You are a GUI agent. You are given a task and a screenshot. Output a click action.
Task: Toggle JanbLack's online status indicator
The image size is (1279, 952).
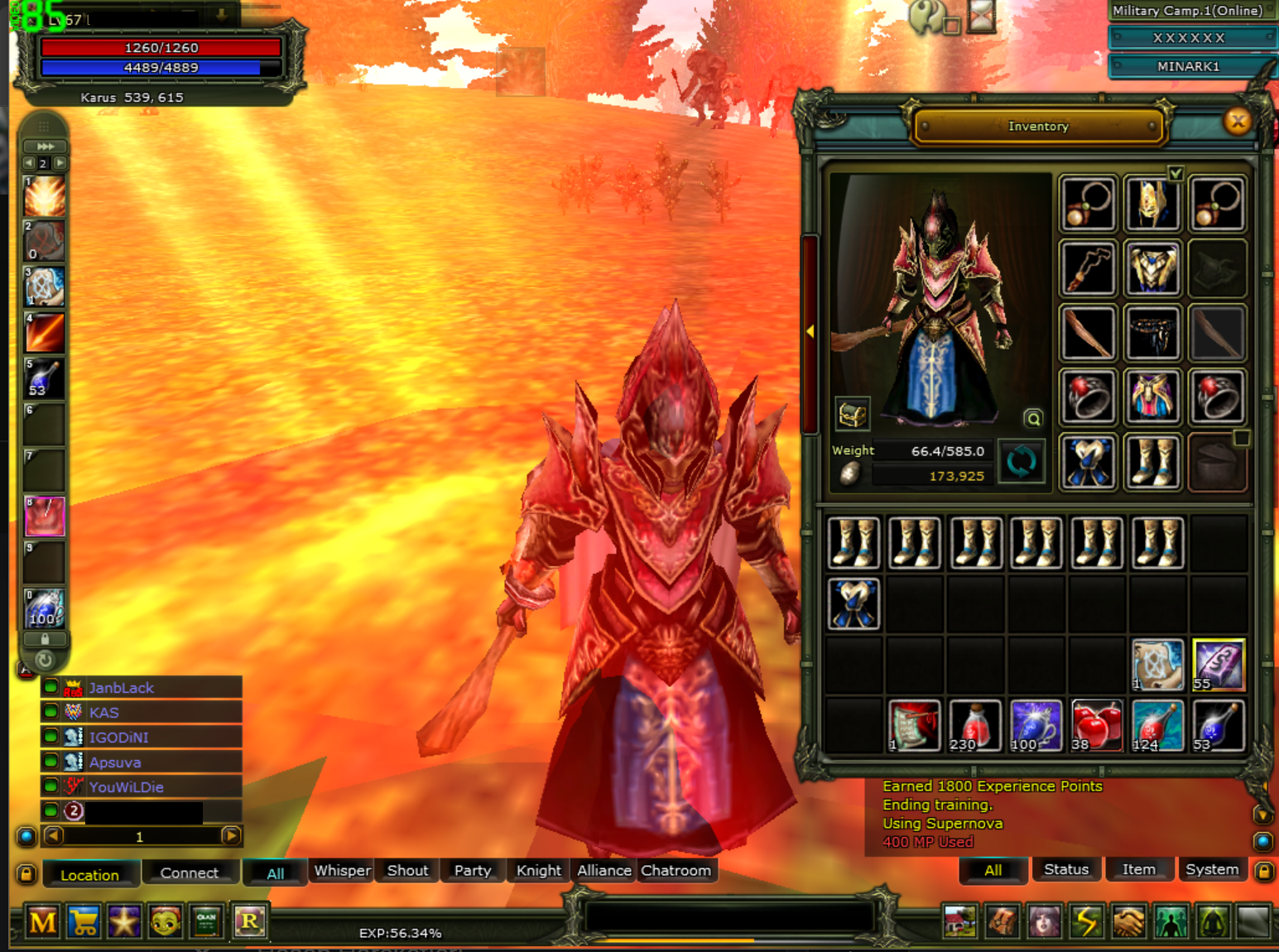click(x=51, y=687)
